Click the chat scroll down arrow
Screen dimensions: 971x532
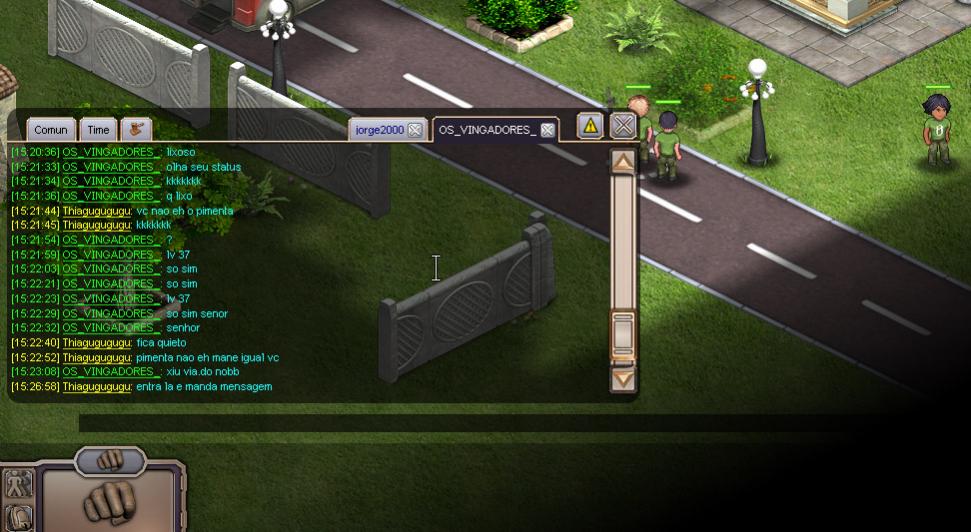pos(623,379)
